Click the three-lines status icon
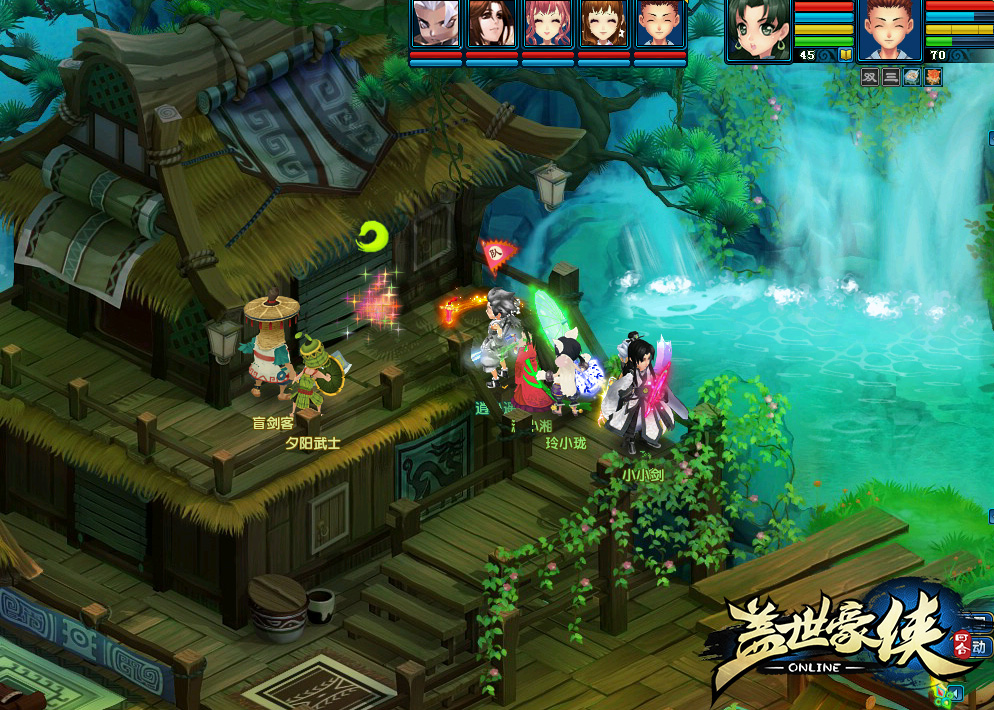 [891, 77]
